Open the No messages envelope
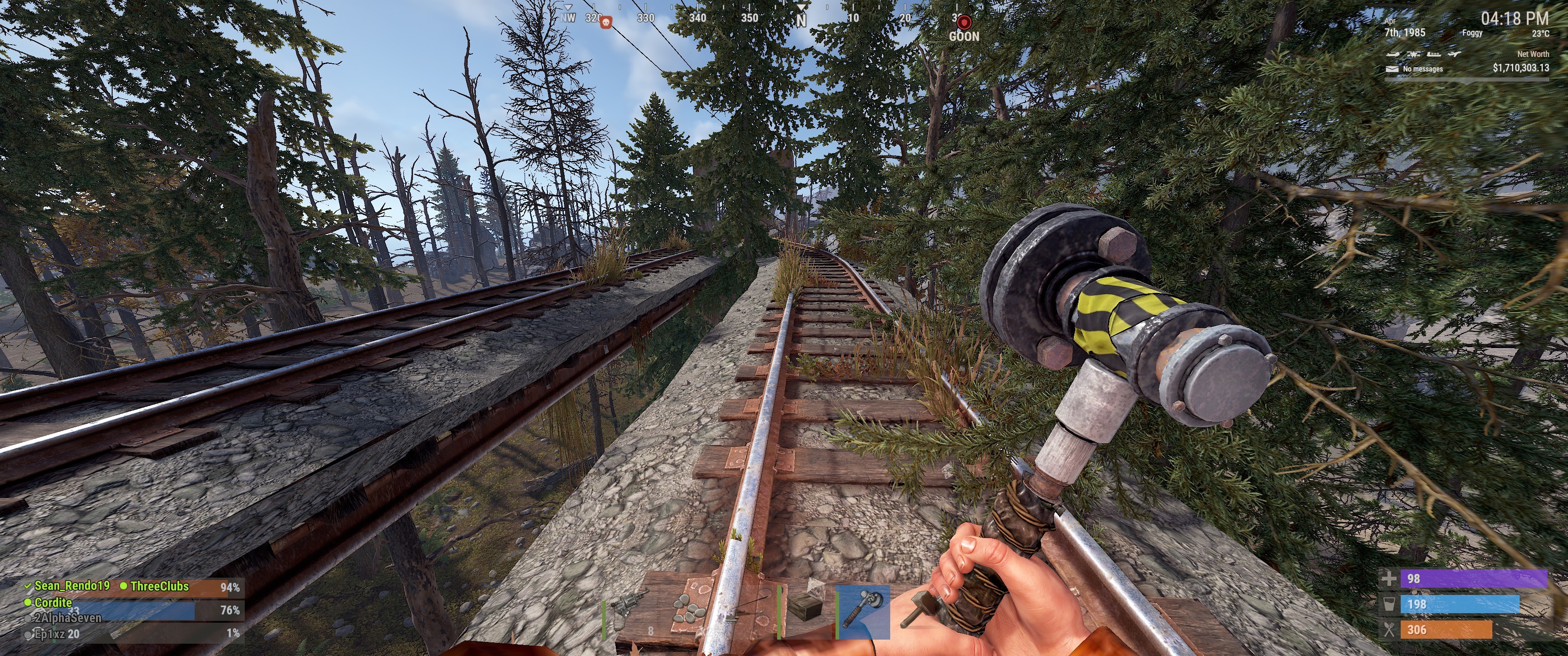The height and width of the screenshot is (656, 1568). click(x=1392, y=69)
